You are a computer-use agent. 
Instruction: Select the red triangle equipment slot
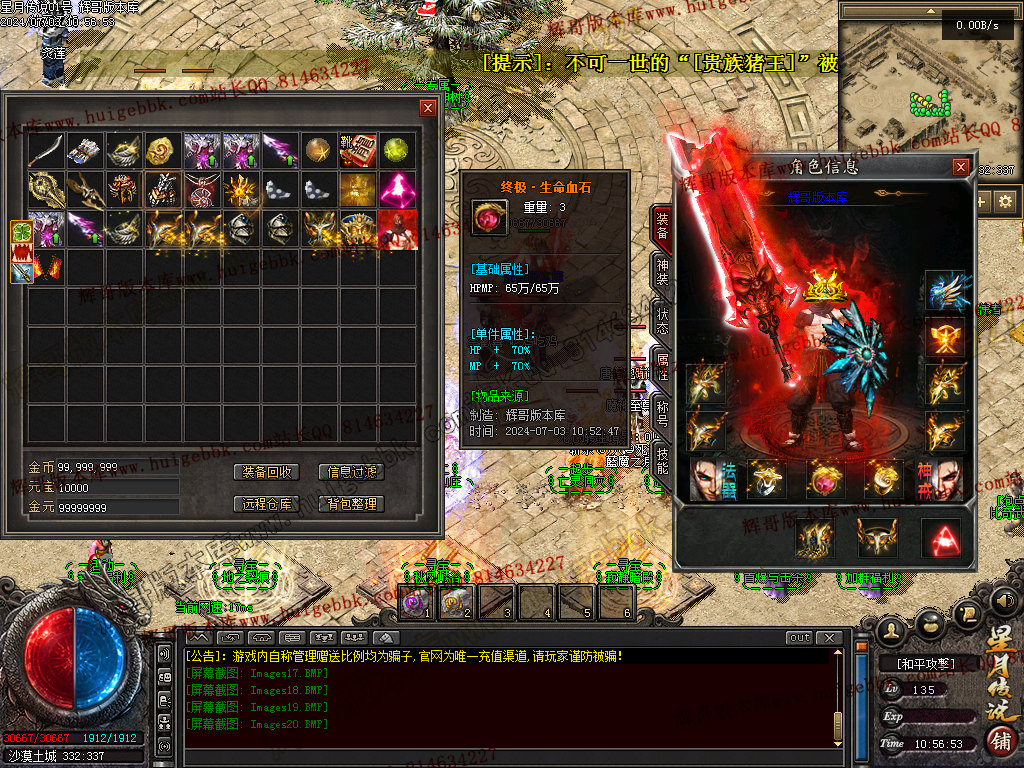940,538
